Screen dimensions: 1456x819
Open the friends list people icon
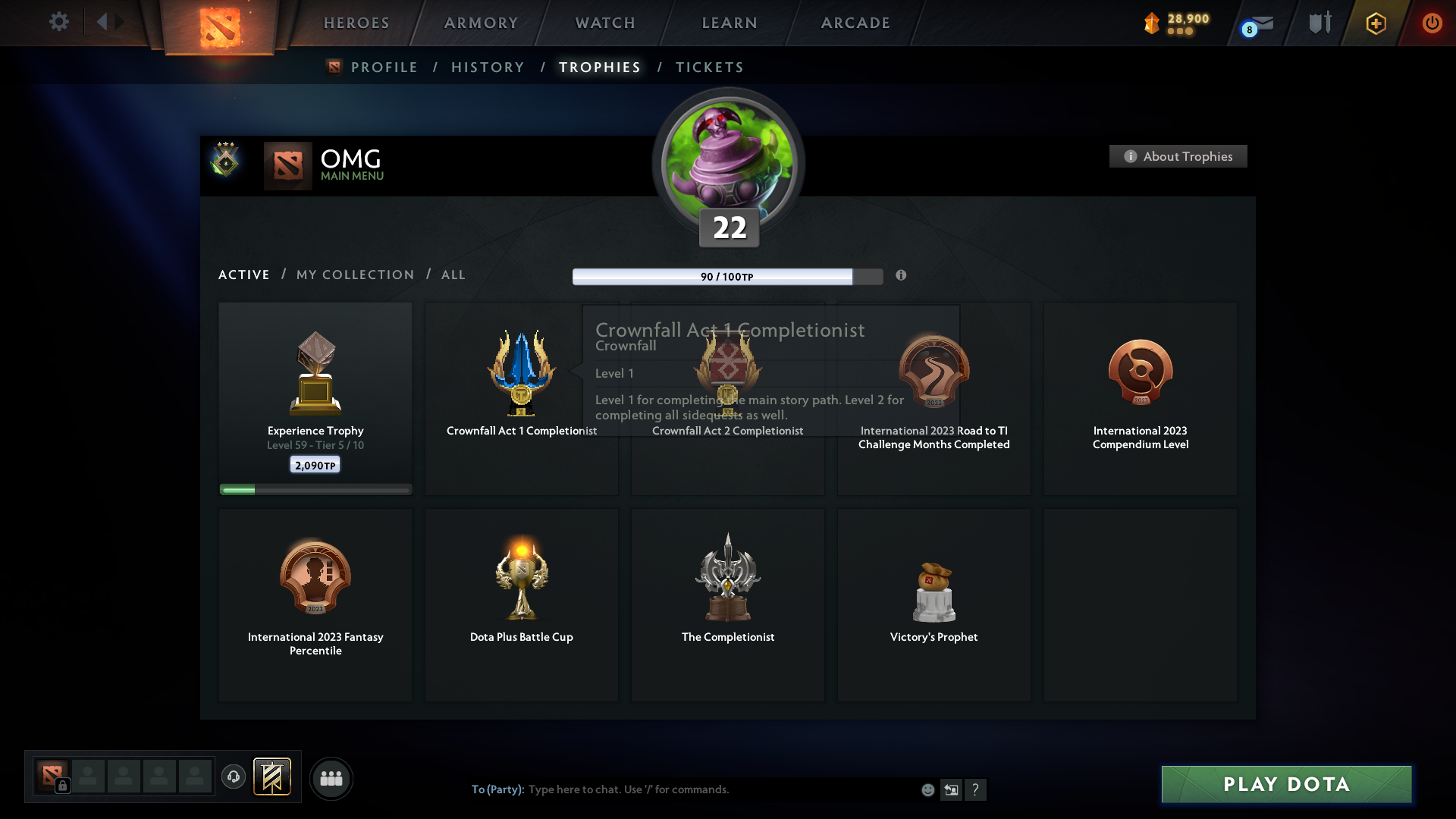pos(331,778)
